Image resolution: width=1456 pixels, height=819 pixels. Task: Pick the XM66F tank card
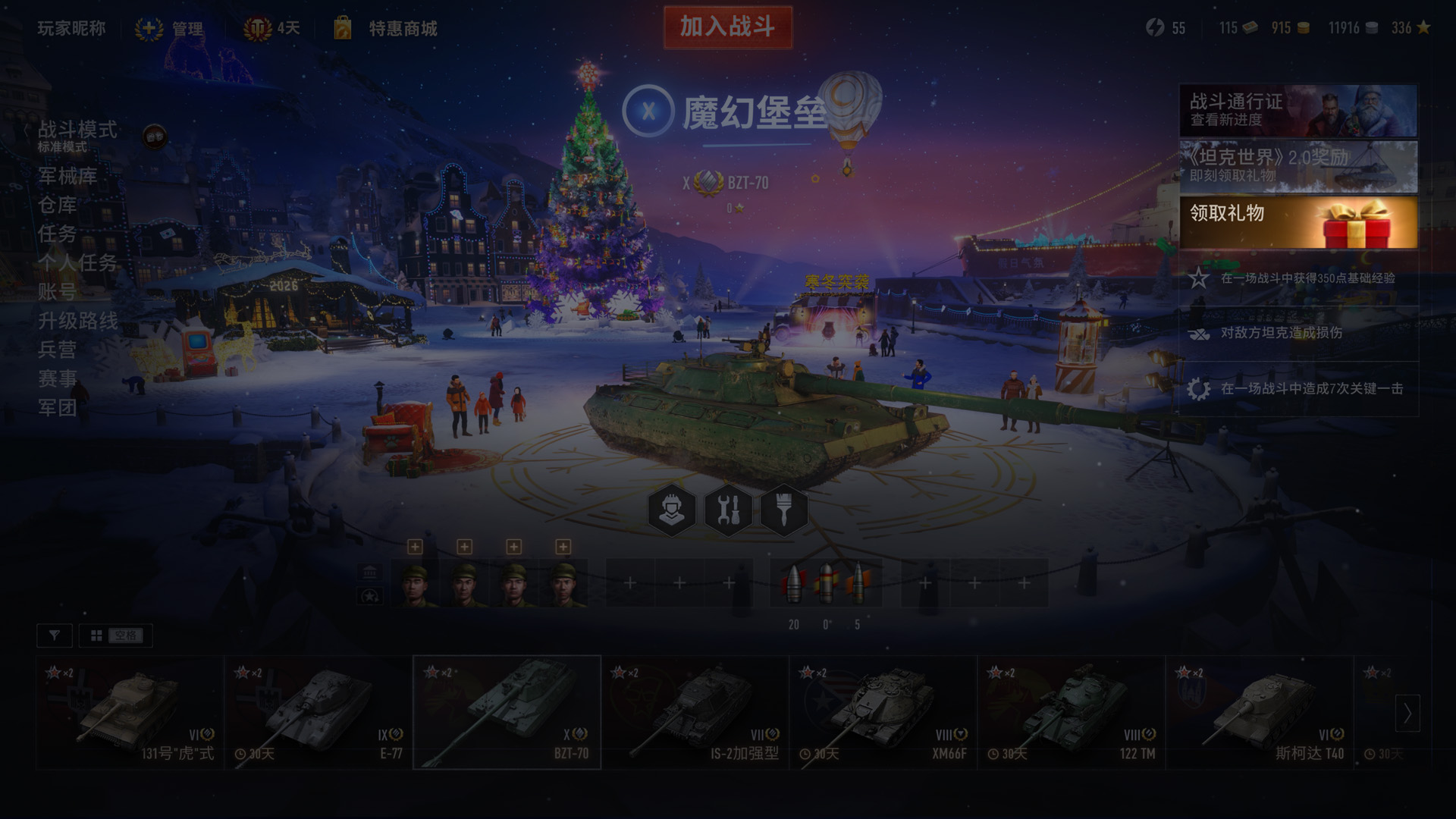(x=883, y=713)
